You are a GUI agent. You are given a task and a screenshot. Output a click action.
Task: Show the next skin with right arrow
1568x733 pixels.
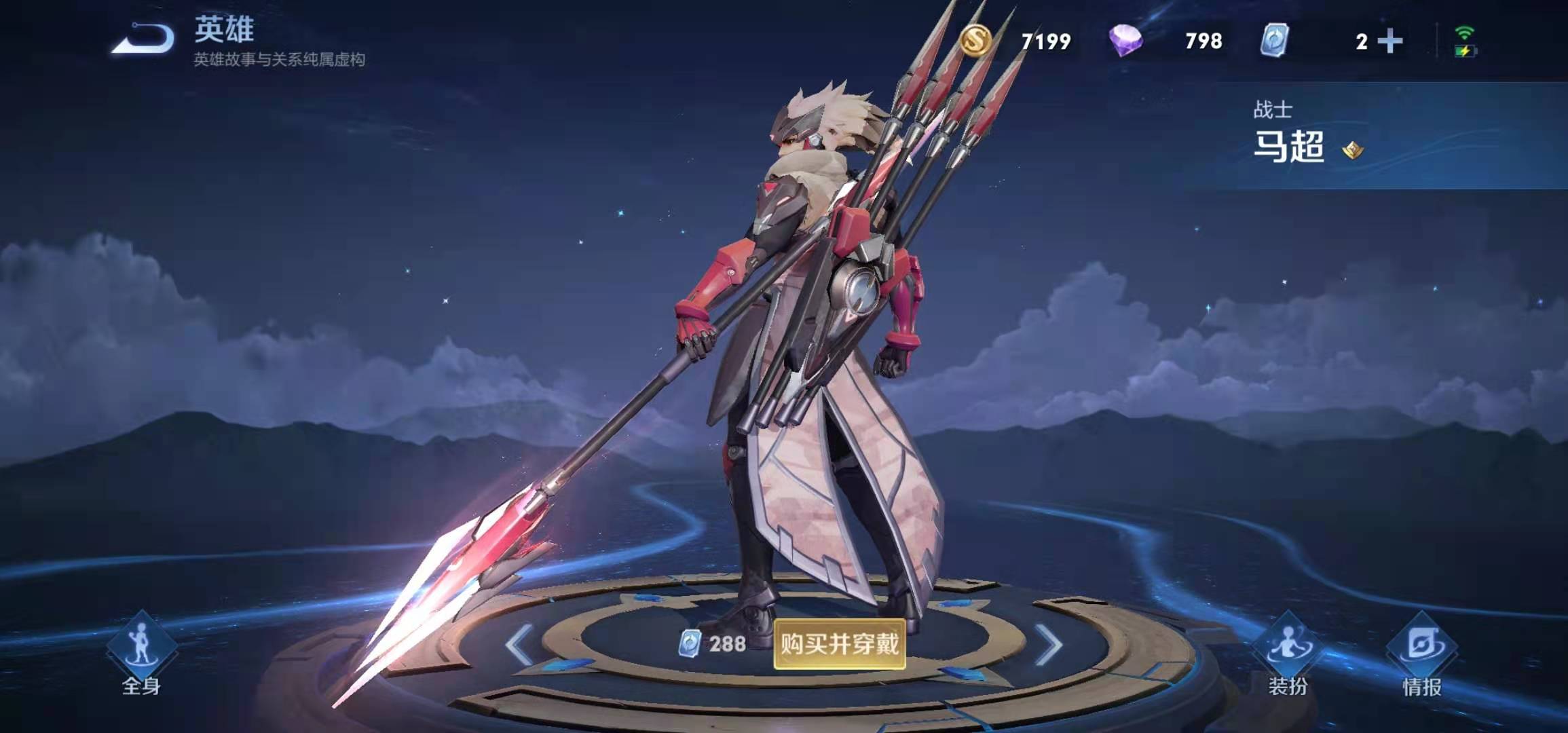pos(1049,644)
